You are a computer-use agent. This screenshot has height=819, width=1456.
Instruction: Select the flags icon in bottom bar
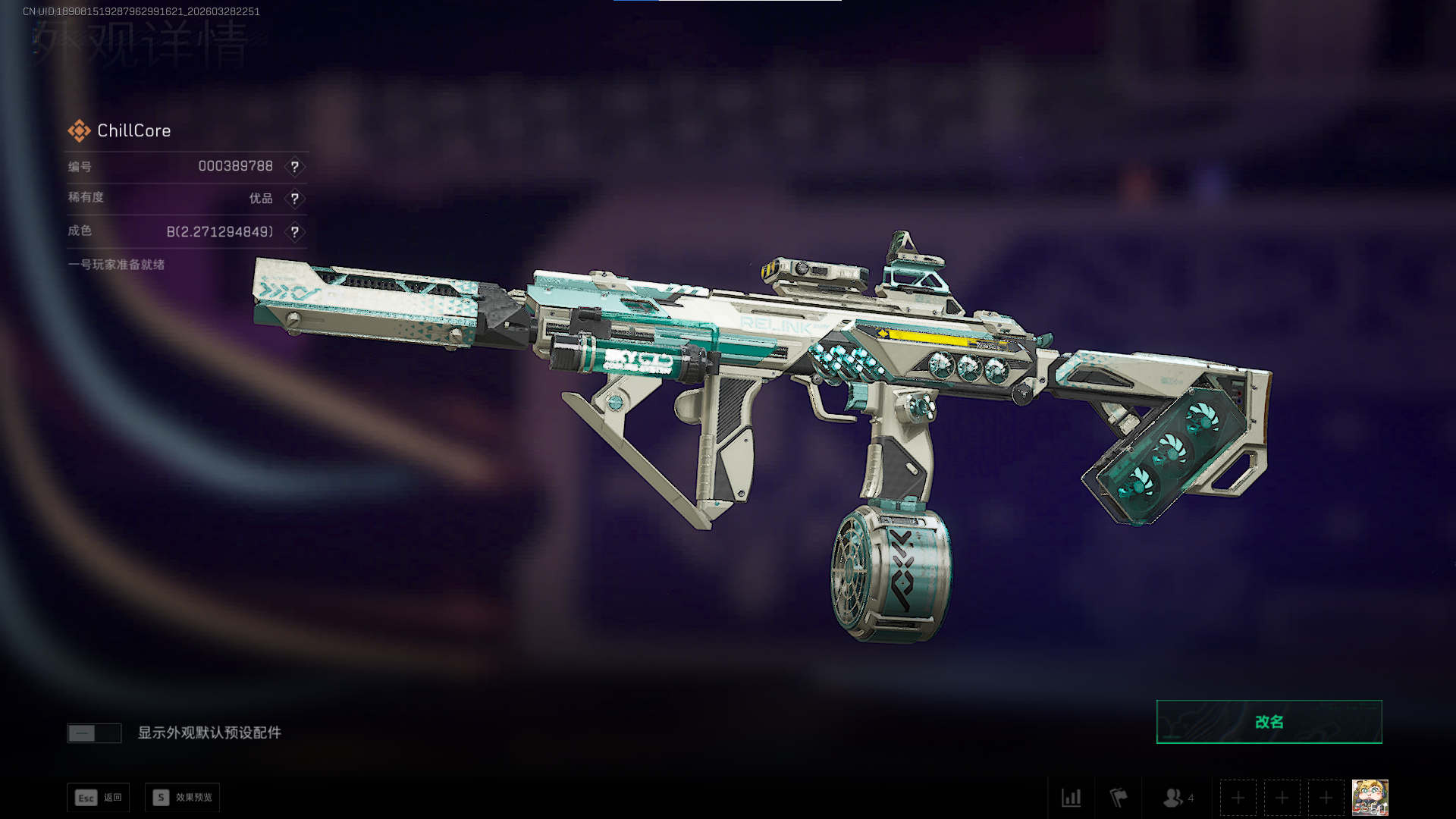tap(1119, 798)
